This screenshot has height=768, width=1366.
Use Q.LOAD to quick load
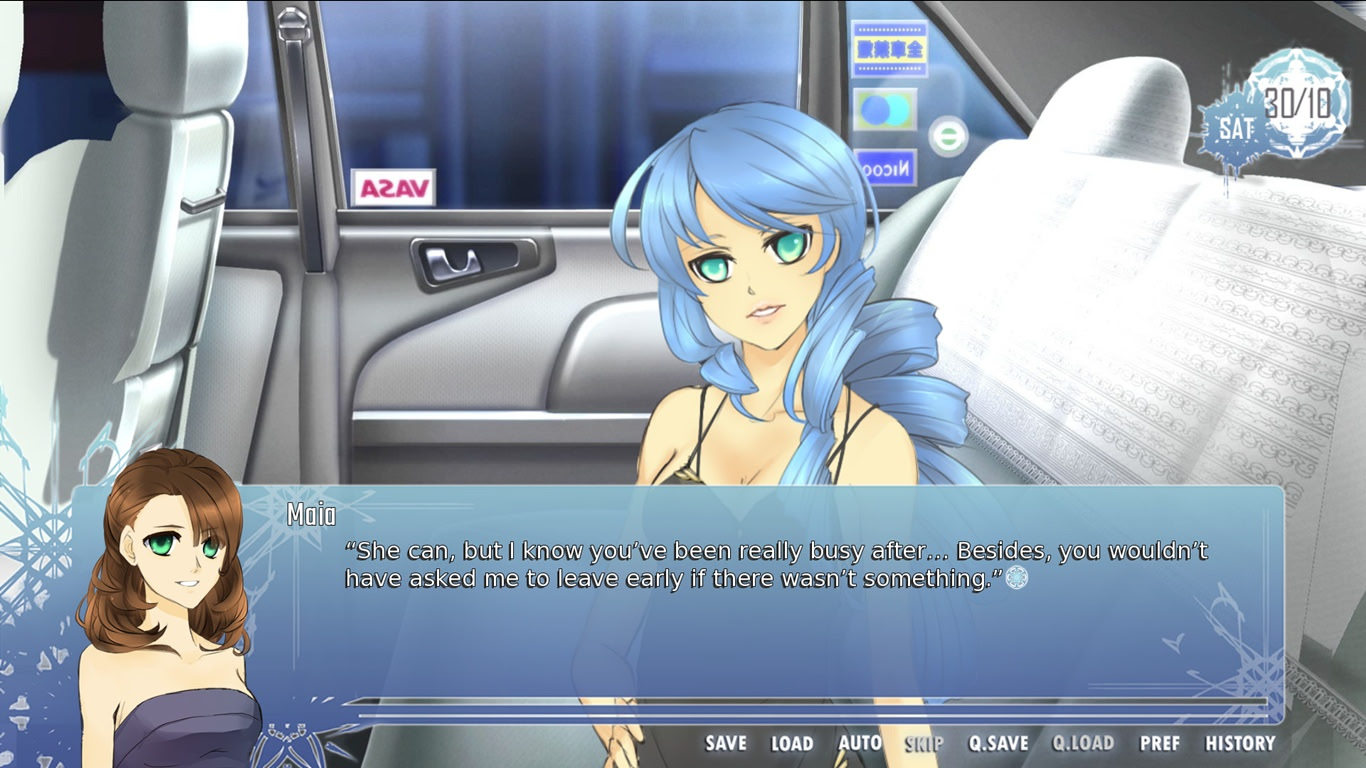pyautogui.click(x=1083, y=743)
